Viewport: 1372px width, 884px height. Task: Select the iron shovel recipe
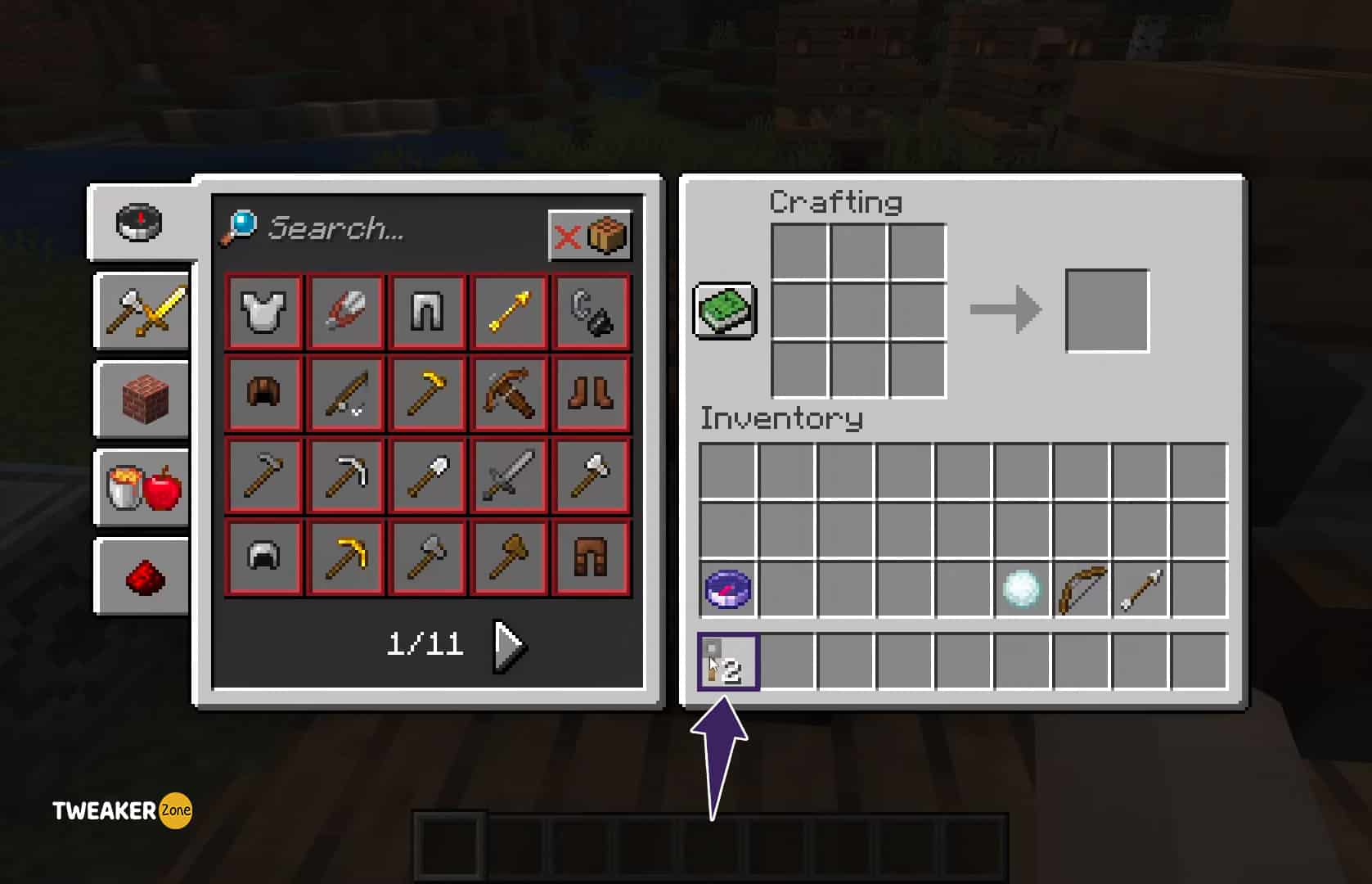pyautogui.click(x=426, y=475)
